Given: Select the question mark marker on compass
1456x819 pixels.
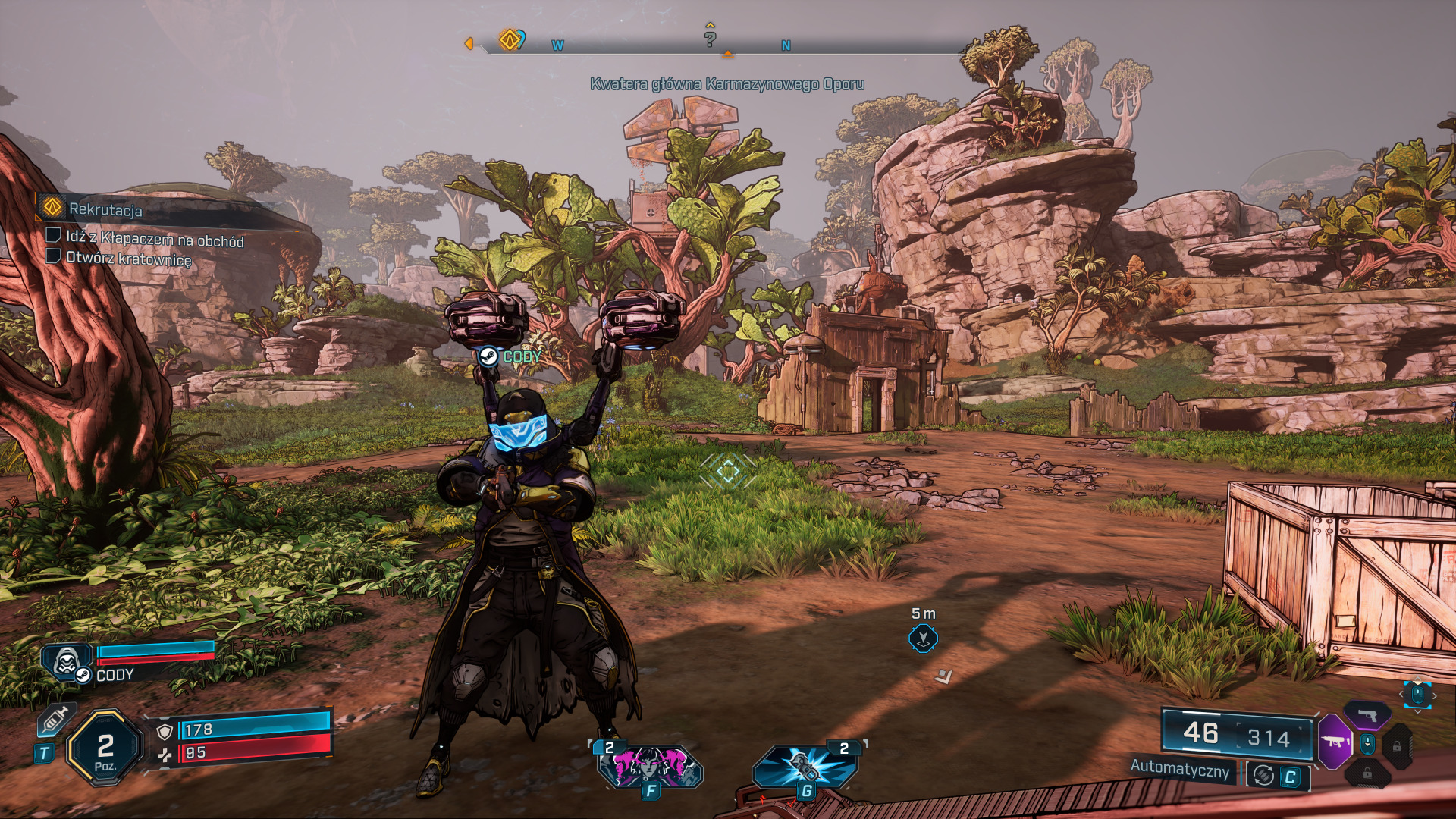Looking at the screenshot, I should 710,39.
